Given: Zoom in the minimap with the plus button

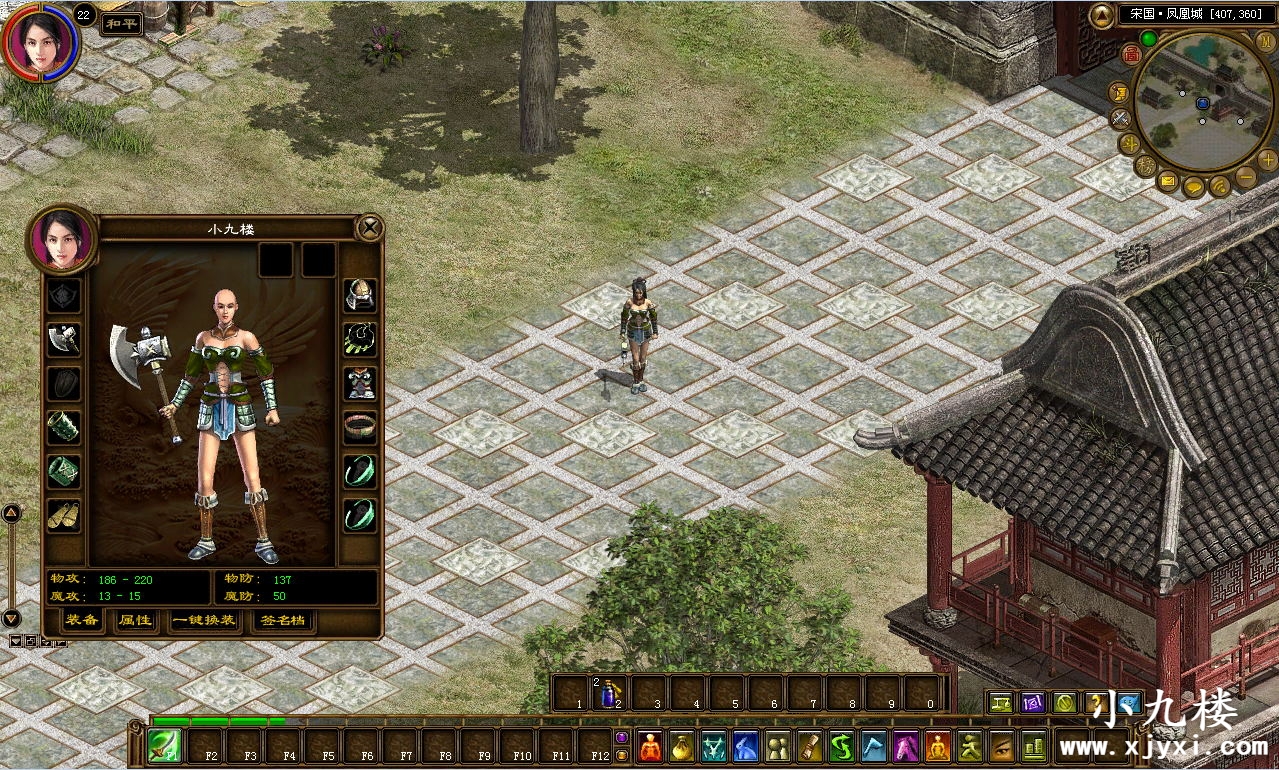Looking at the screenshot, I should [x=1268, y=160].
